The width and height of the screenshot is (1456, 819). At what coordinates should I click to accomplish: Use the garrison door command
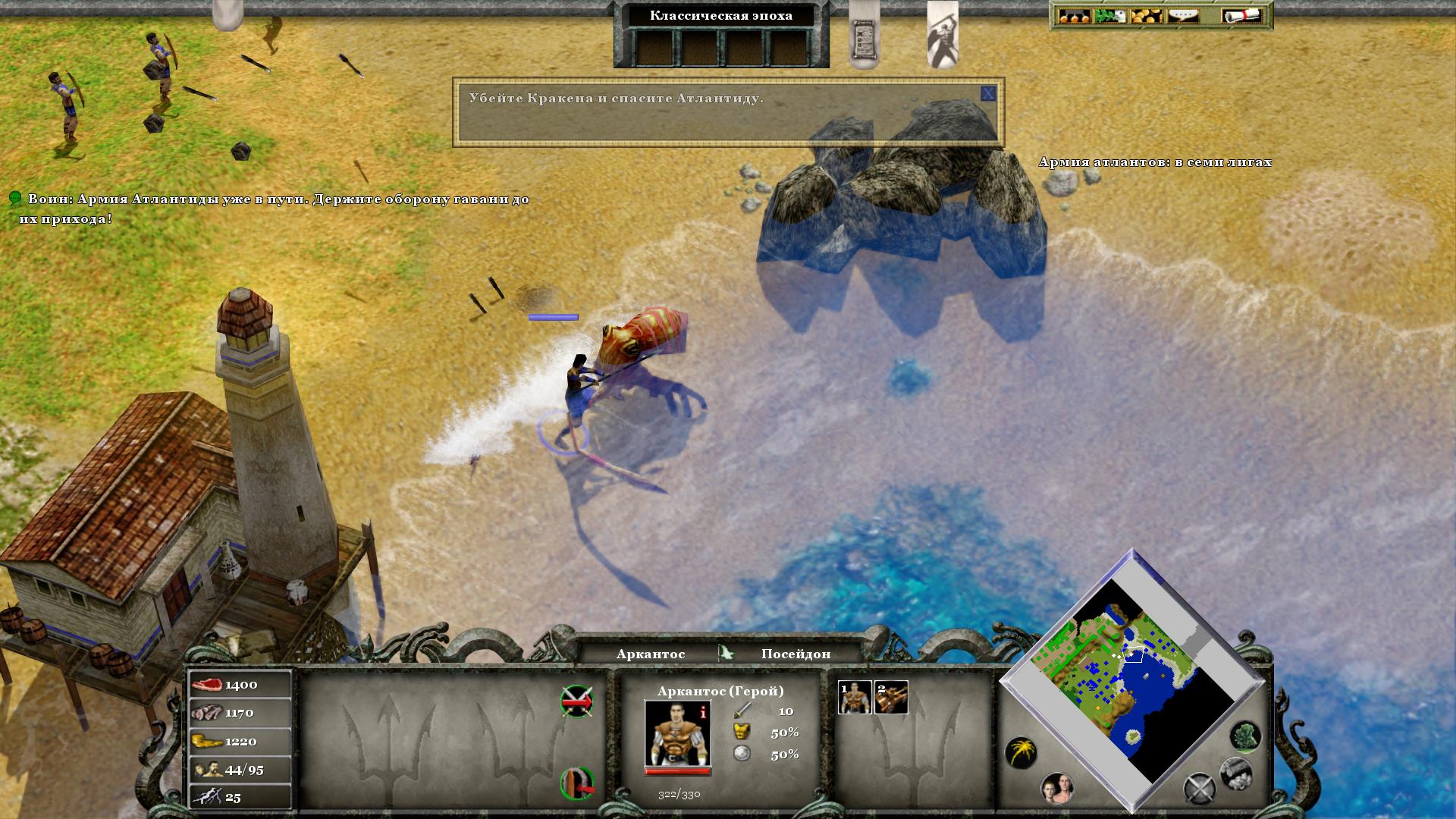(x=576, y=783)
